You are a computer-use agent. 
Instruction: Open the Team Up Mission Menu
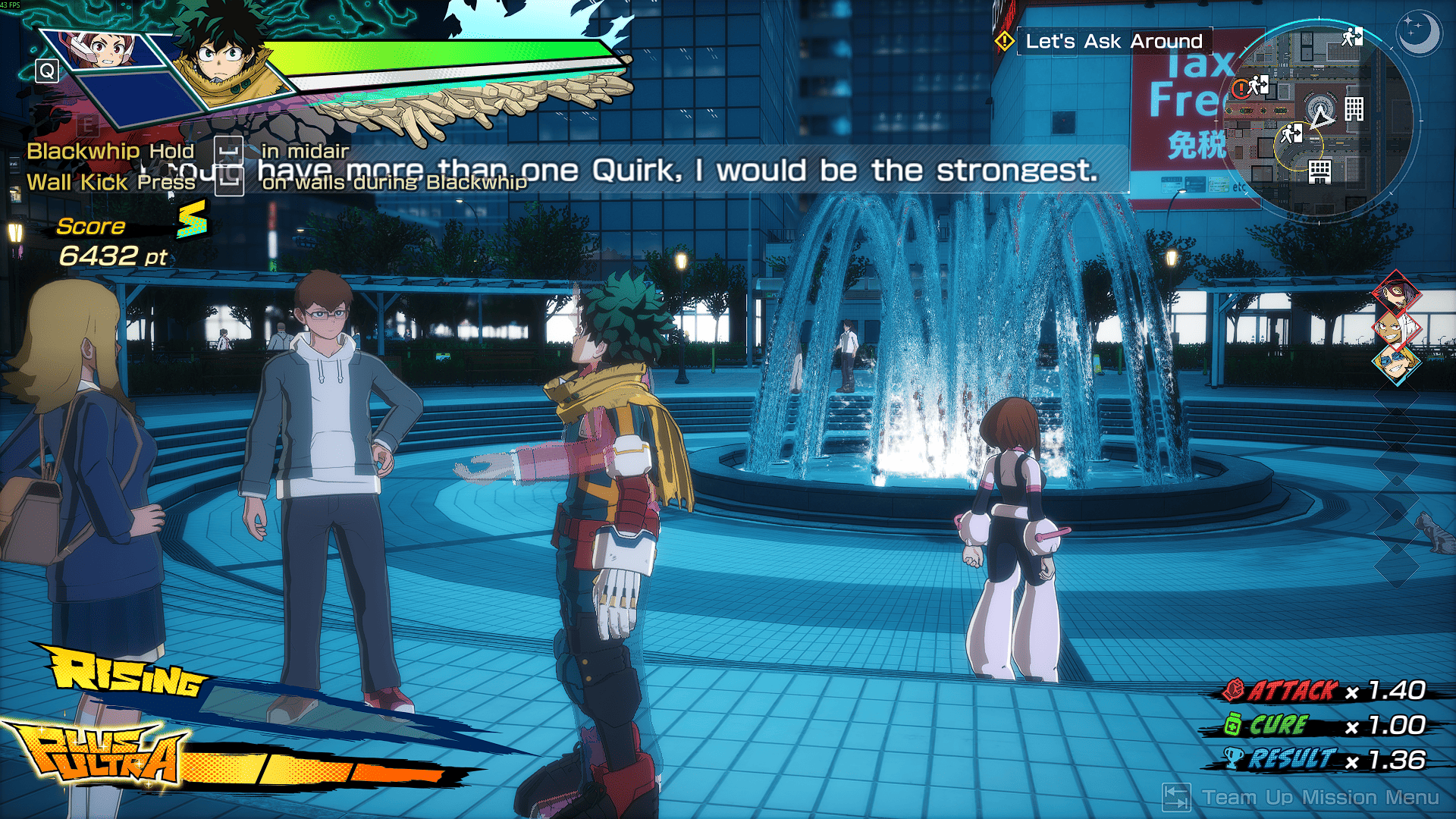pos(1301,797)
